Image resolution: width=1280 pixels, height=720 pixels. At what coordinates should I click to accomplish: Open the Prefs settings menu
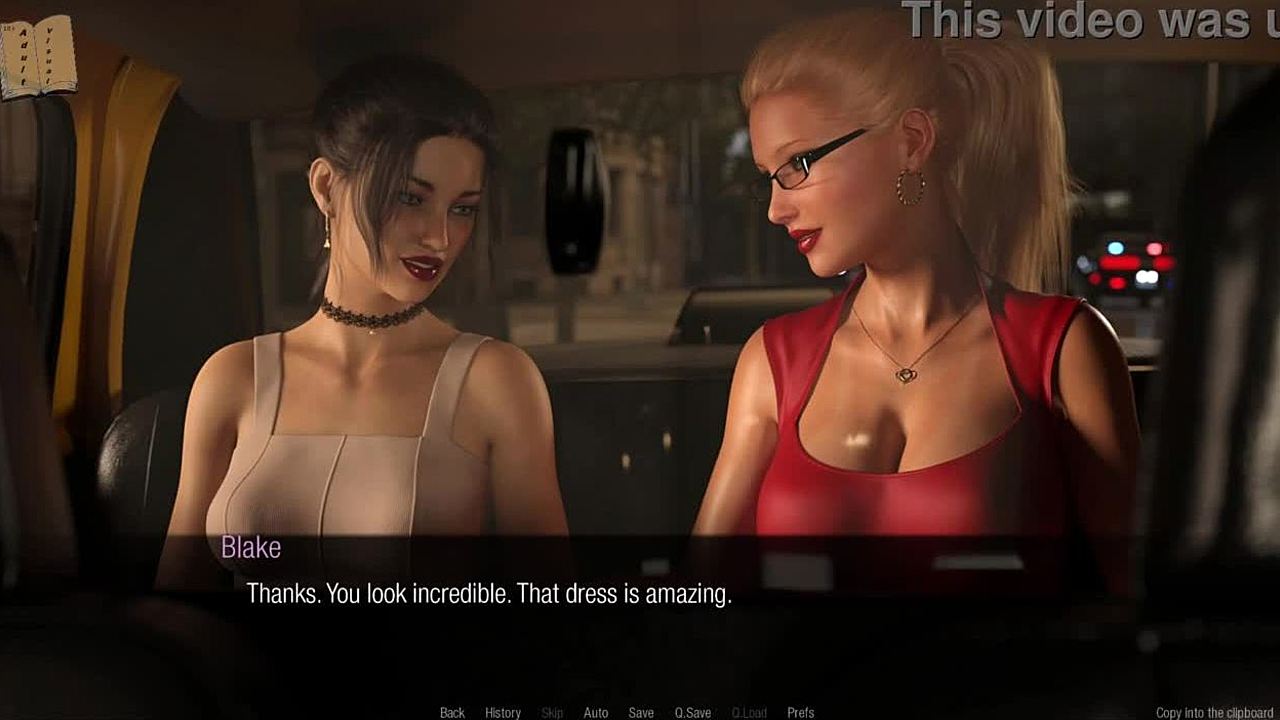click(801, 712)
